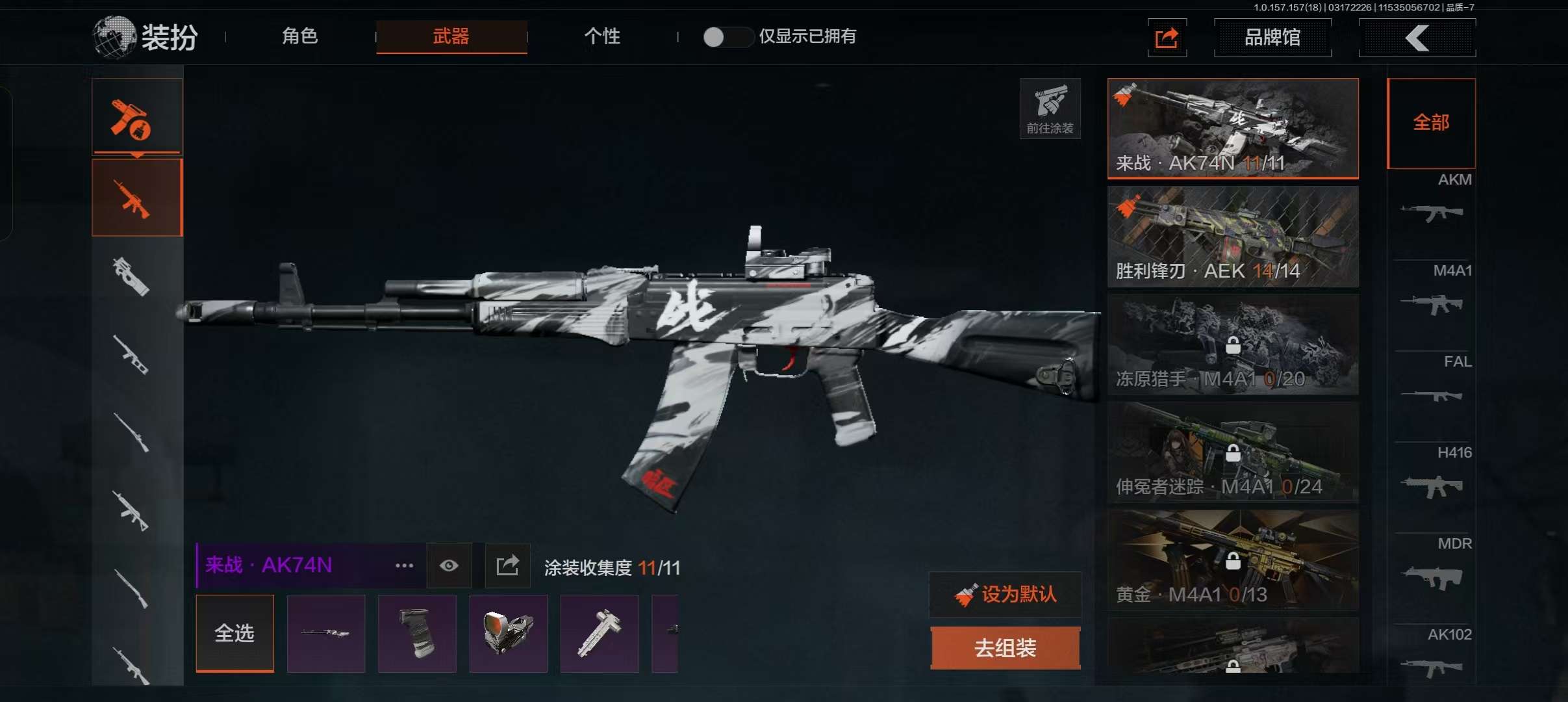The width and height of the screenshot is (1568, 702).
Task: Toggle 仅显示已拥有 switch
Action: coord(727,37)
